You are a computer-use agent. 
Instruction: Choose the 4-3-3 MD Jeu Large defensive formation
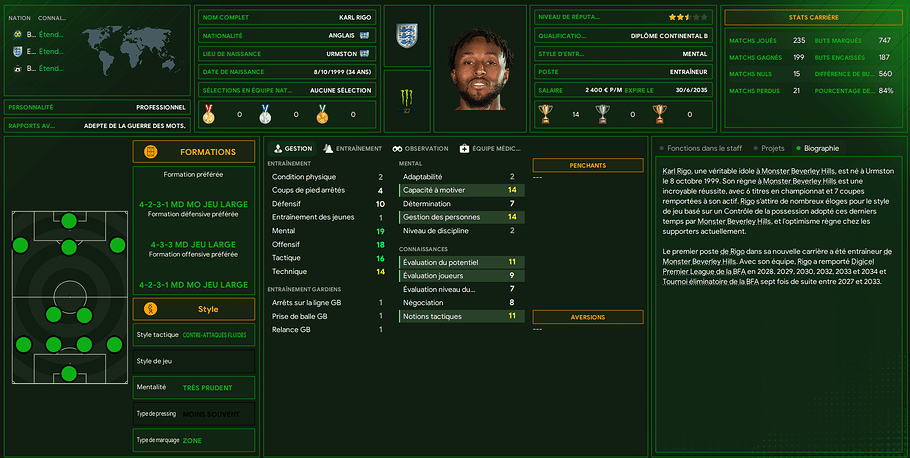[x=194, y=245]
